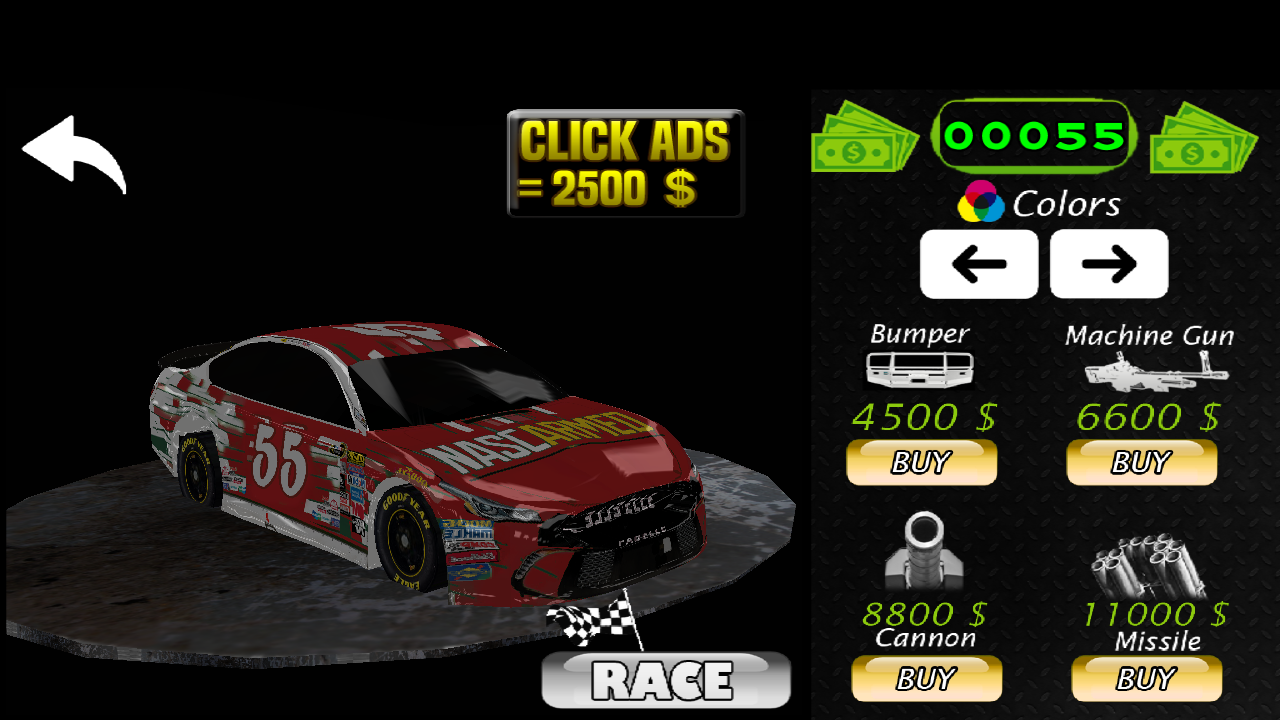This screenshot has height=720, width=1280.
Task: Go back with the white arrow
Action: [74, 153]
